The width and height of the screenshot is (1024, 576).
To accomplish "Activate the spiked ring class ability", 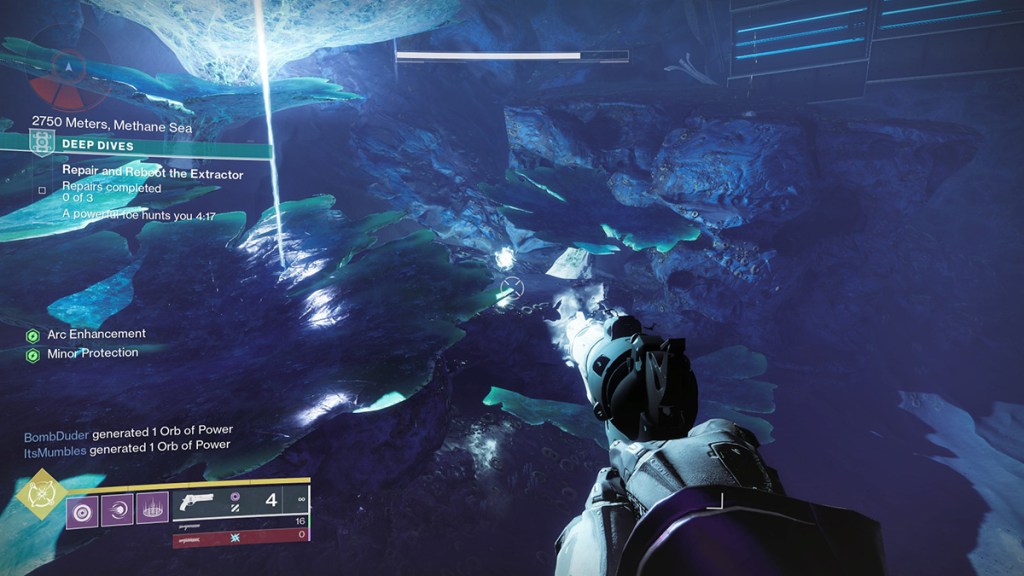I will pos(151,511).
